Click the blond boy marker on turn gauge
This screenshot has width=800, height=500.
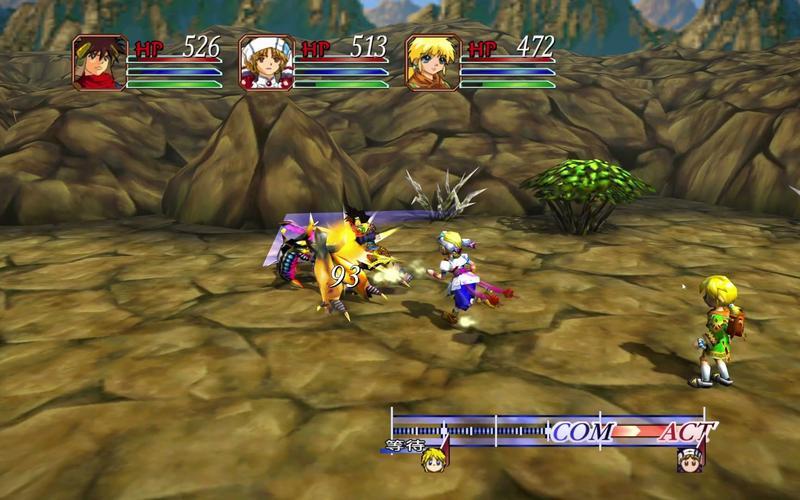click(433, 458)
